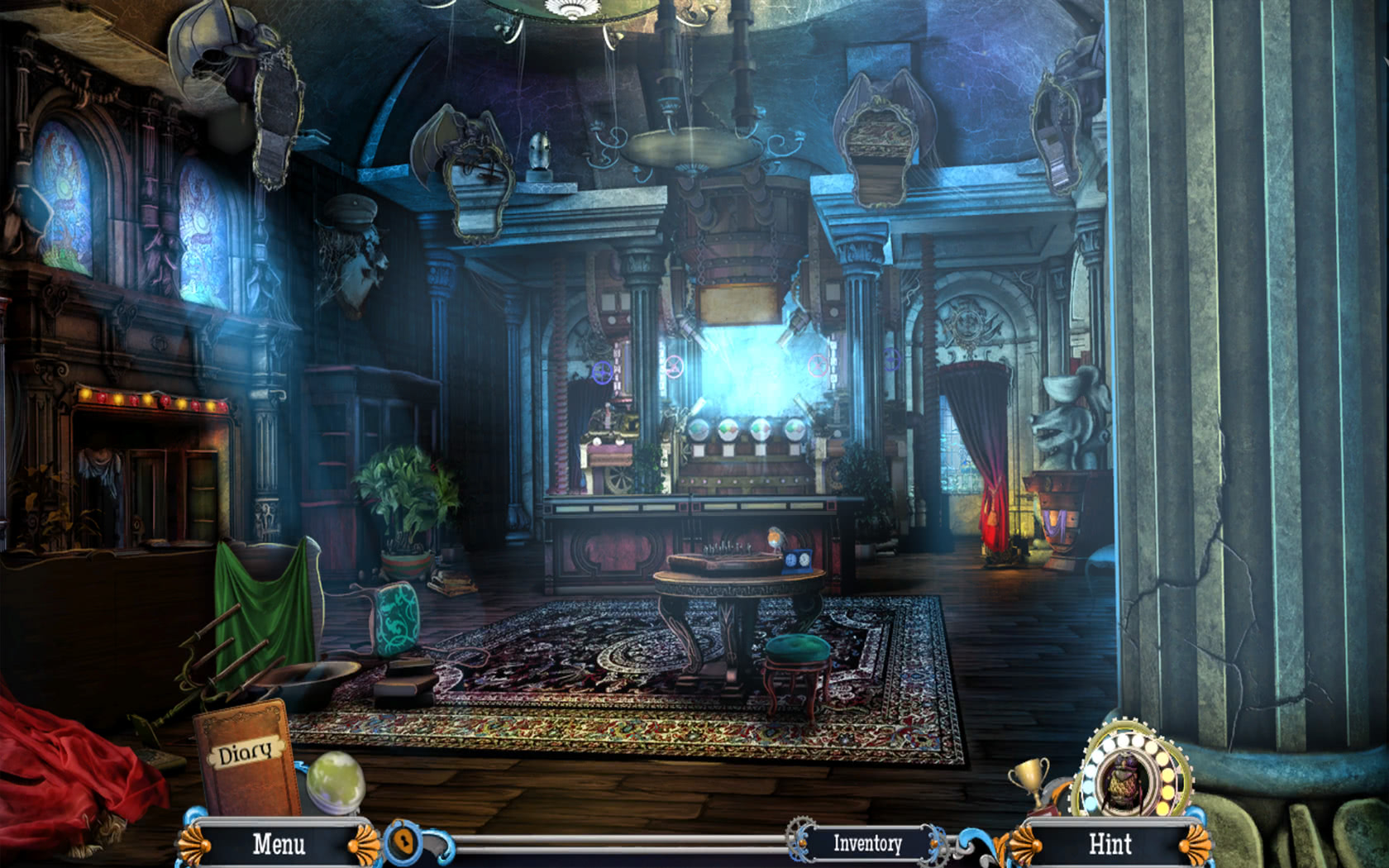Viewport: 1389px width, 868px height.
Task: Open the Menu button
Action: click(x=279, y=844)
